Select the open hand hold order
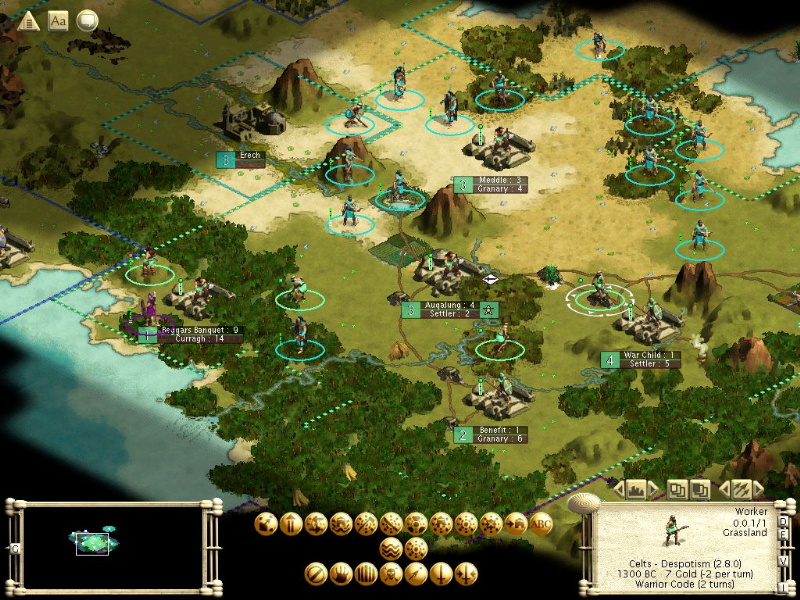 [341, 574]
